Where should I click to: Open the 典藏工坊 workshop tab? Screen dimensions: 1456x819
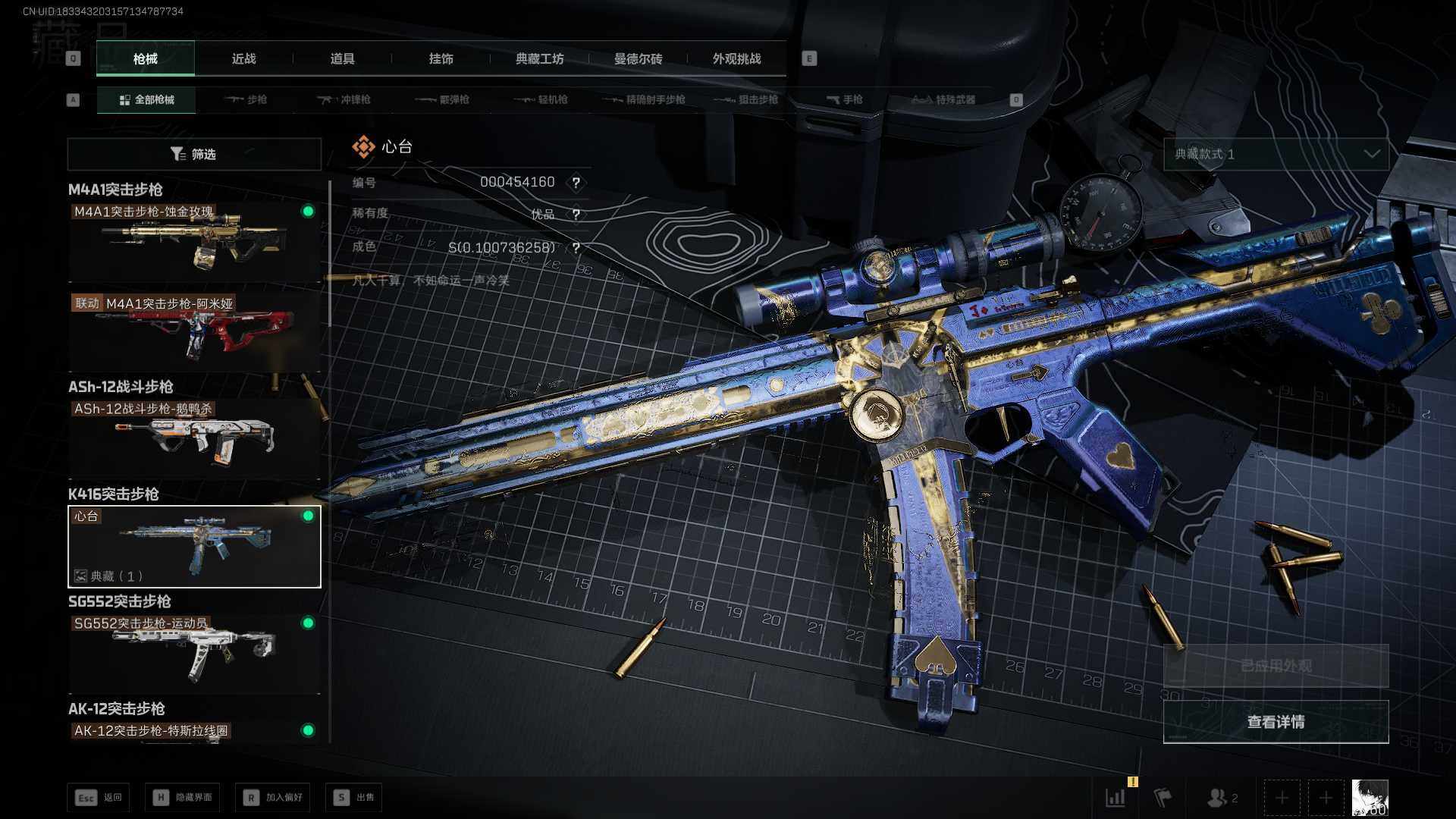tap(539, 59)
